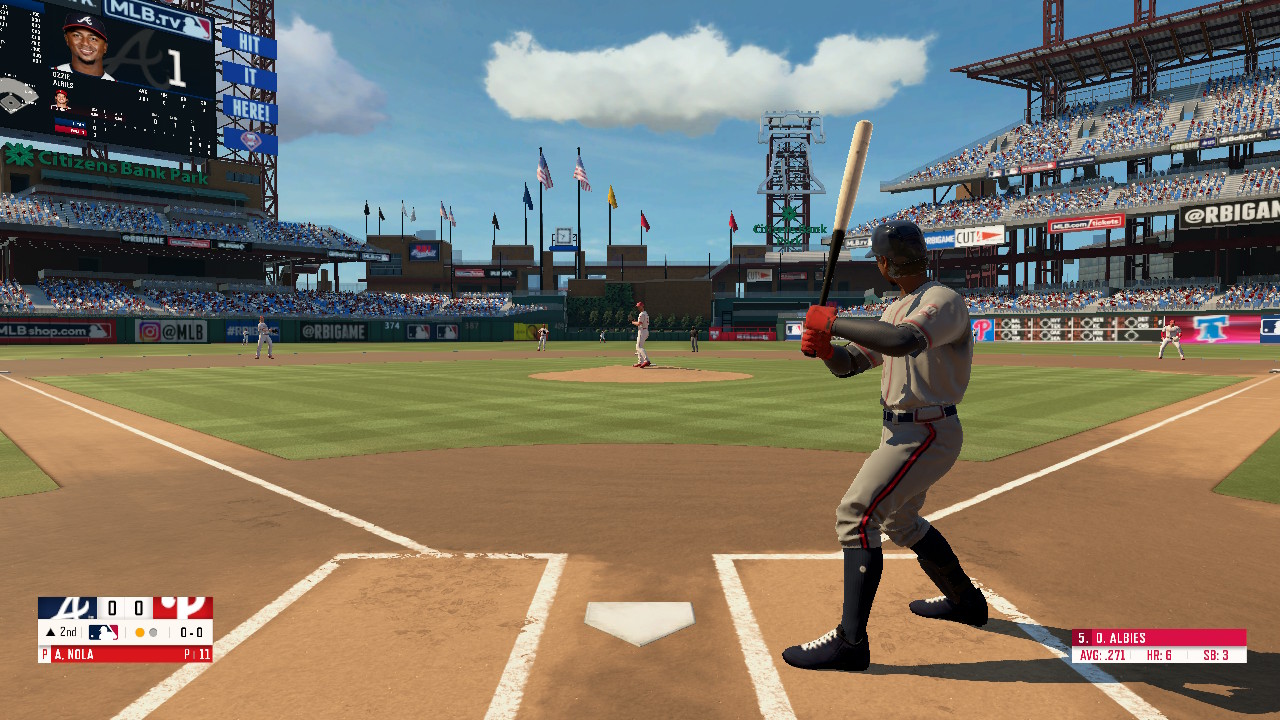Toggle the gray base runner indicator dot
This screenshot has width=1280, height=720.
pyautogui.click(x=153, y=632)
